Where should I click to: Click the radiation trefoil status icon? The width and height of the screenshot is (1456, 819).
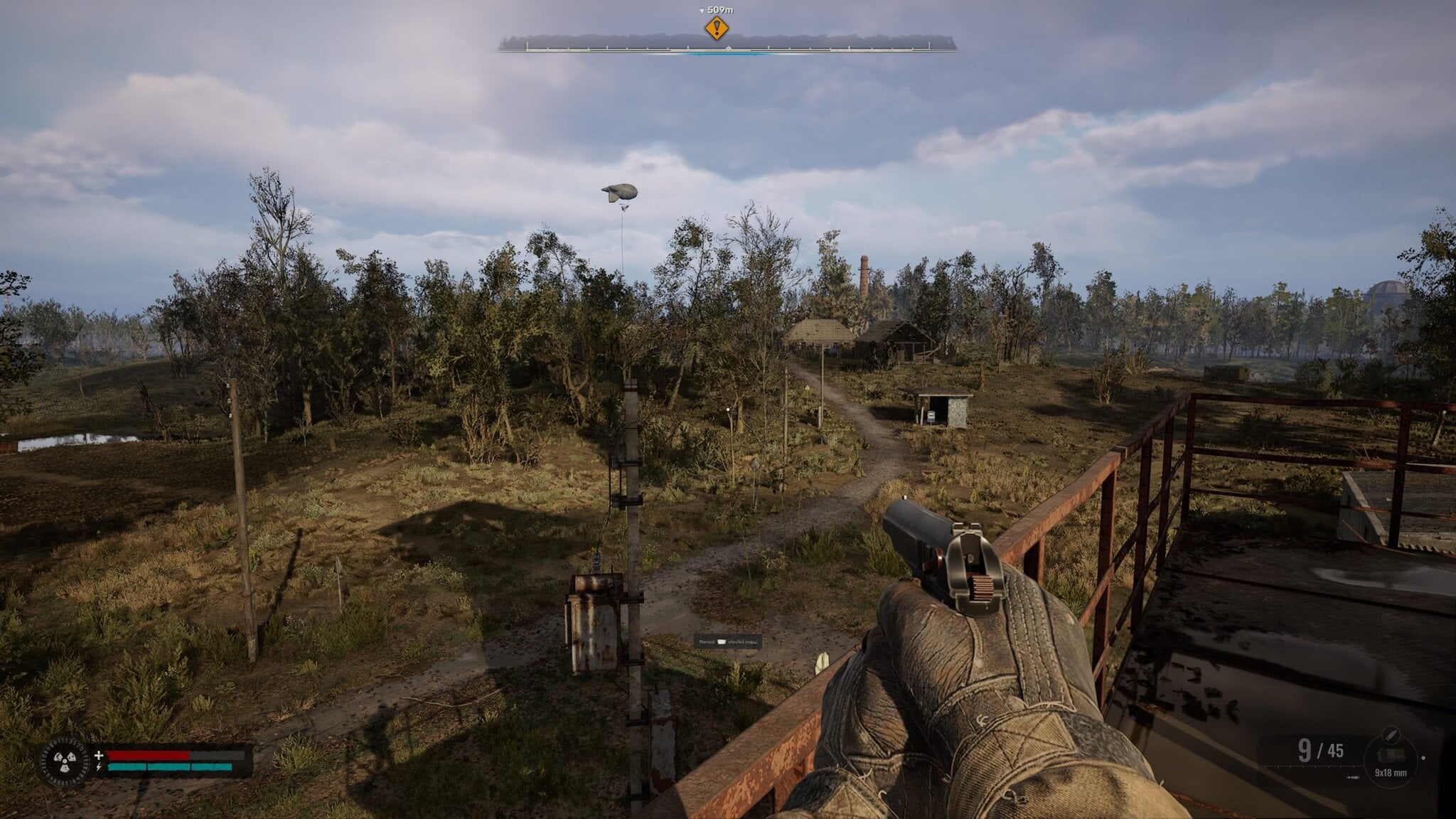pos(65,761)
